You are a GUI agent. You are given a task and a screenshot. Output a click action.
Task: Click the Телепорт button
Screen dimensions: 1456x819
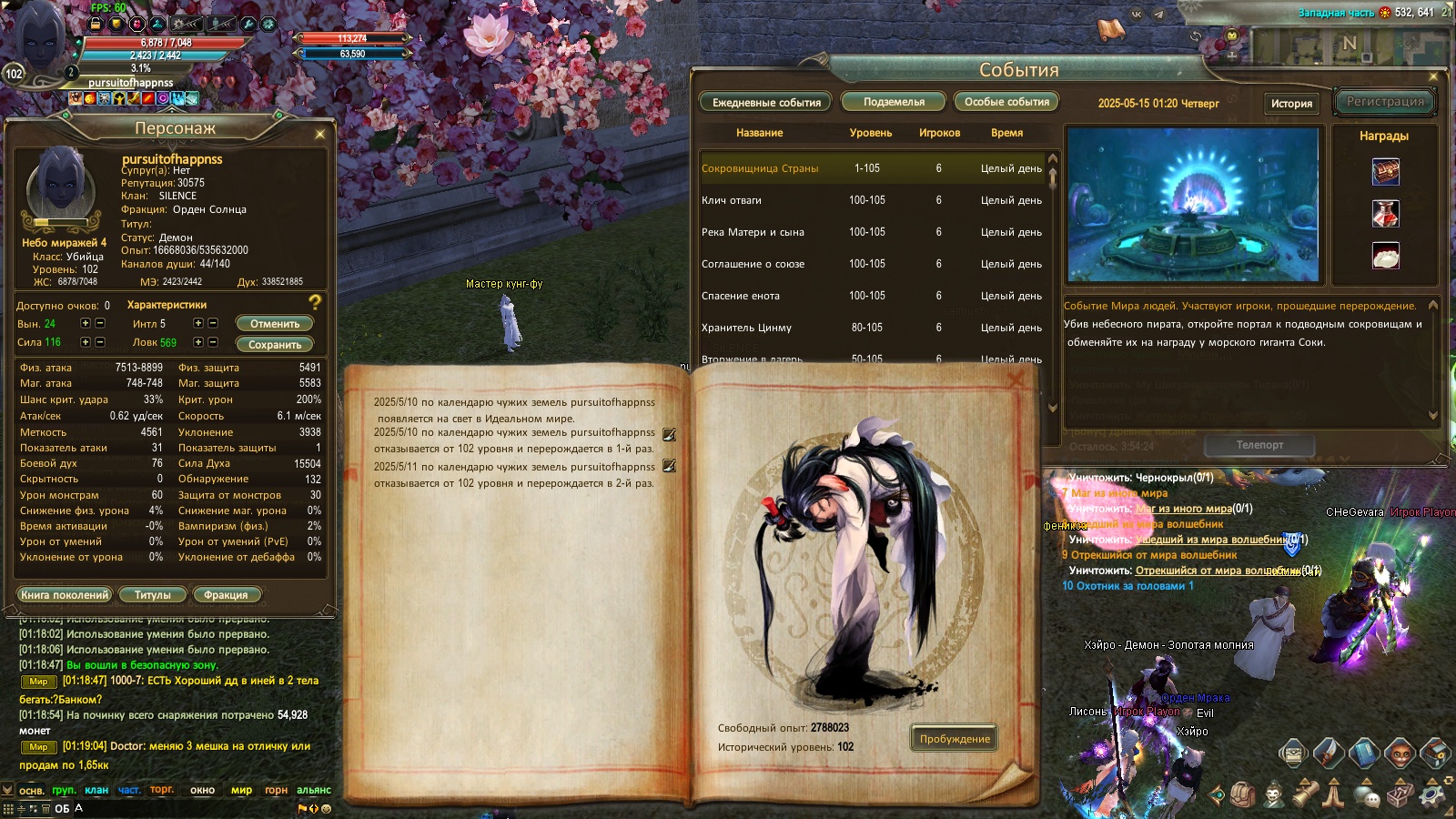(1259, 445)
